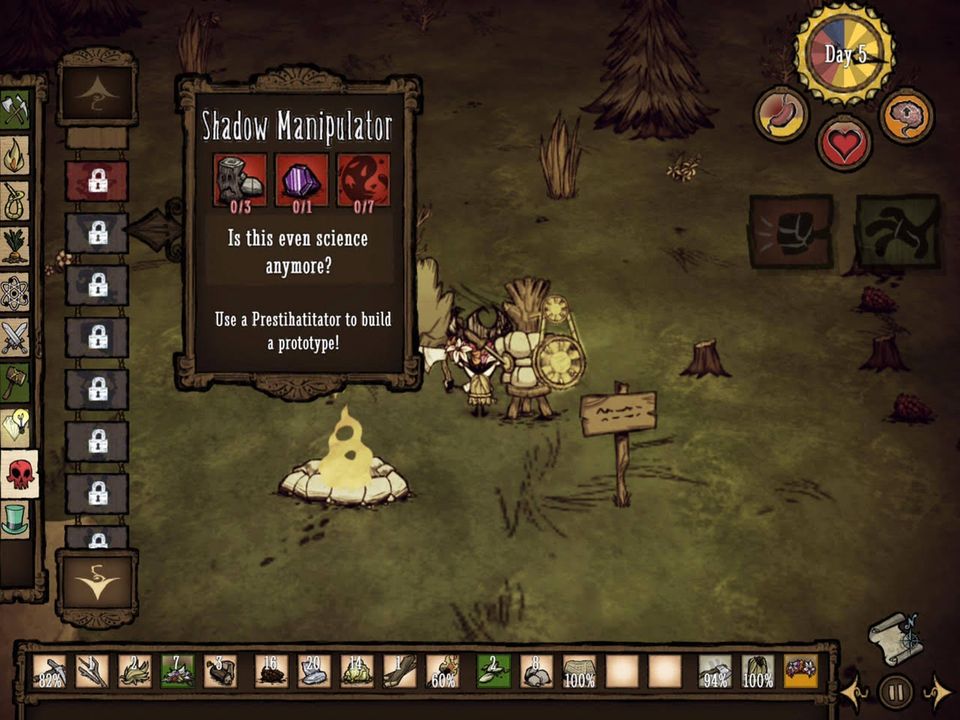Switch to the Fight tab with crossed swords

[x=15, y=338]
